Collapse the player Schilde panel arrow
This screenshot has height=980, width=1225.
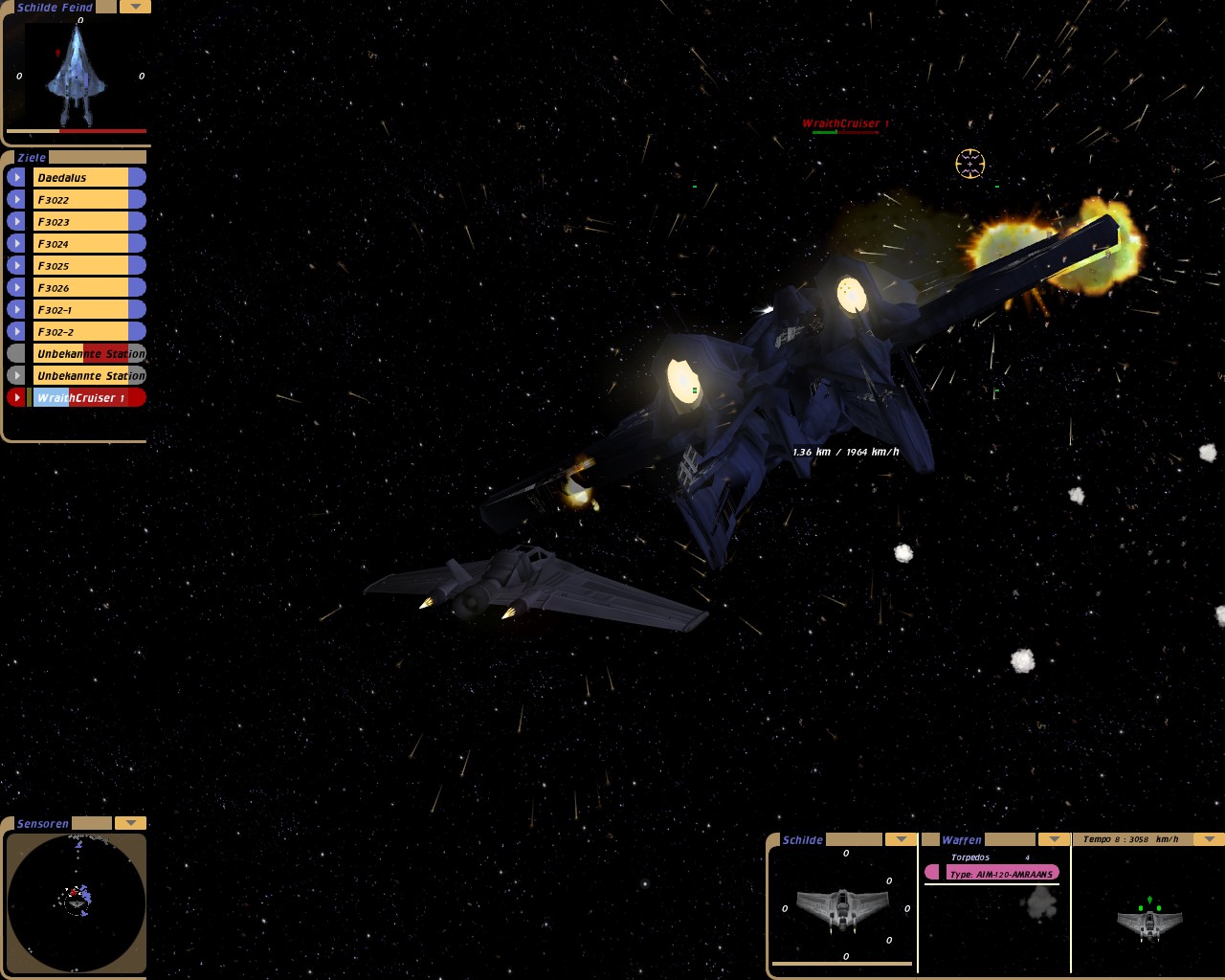[901, 839]
